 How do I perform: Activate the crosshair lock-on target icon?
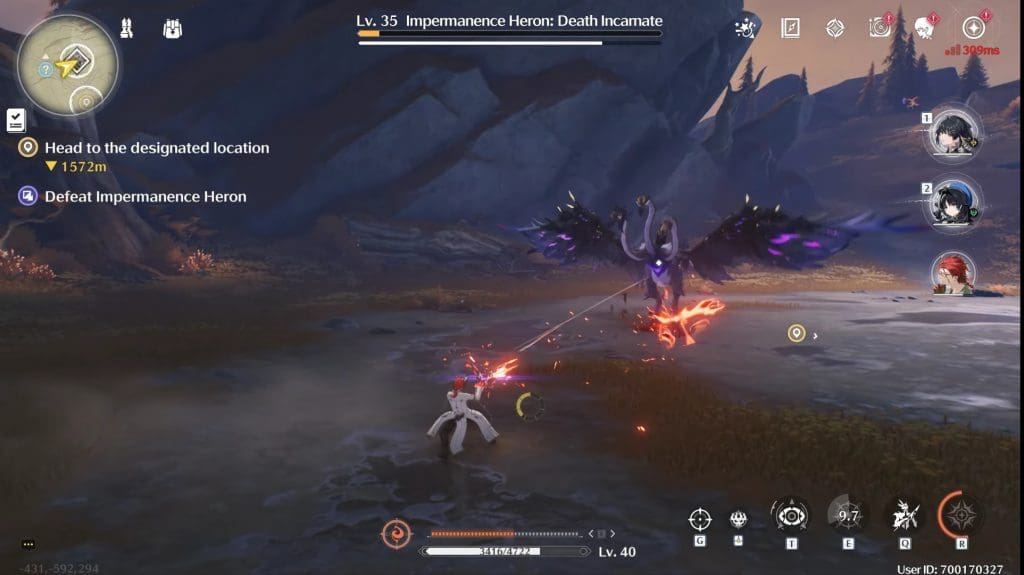[x=700, y=518]
